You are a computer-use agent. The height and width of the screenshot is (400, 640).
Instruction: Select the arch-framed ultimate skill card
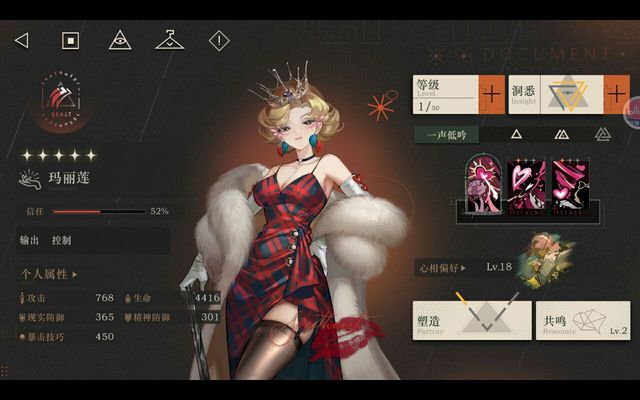(483, 186)
